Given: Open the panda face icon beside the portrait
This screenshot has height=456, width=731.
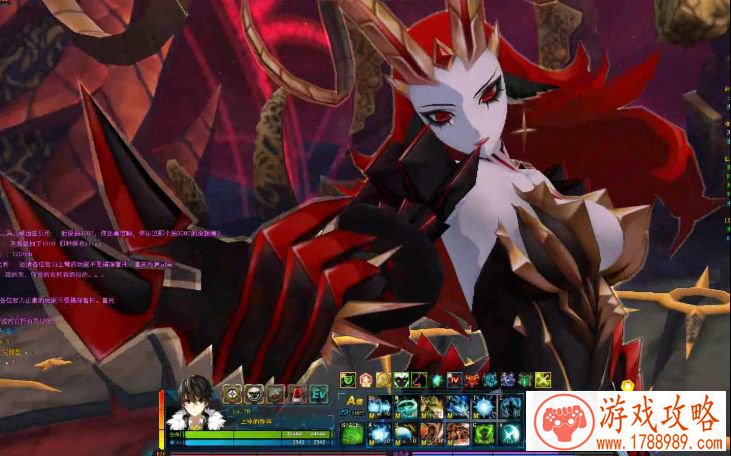Looking at the screenshot, I should pos(253,393).
